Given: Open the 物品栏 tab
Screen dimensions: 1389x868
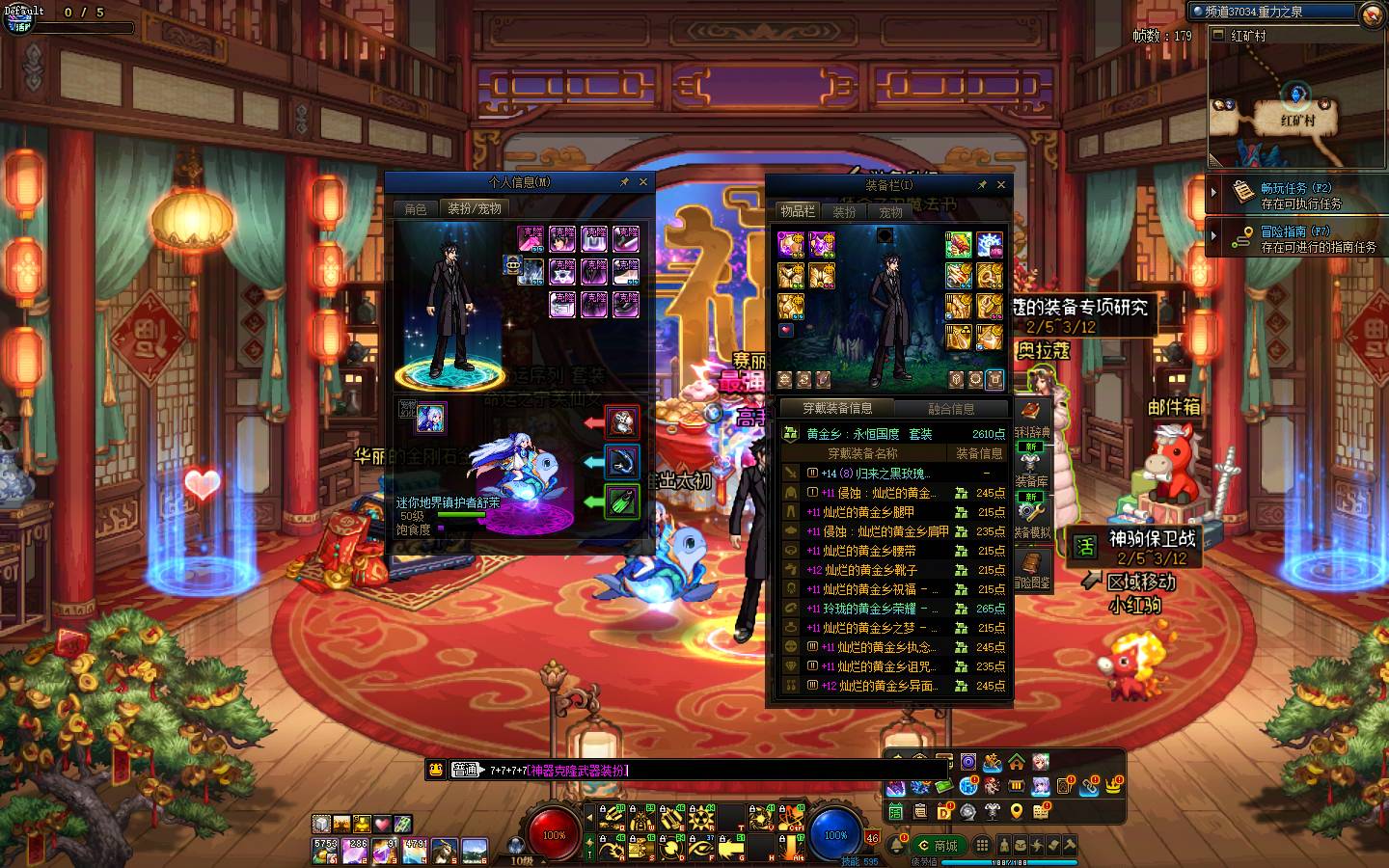Looking at the screenshot, I should click(x=798, y=211).
